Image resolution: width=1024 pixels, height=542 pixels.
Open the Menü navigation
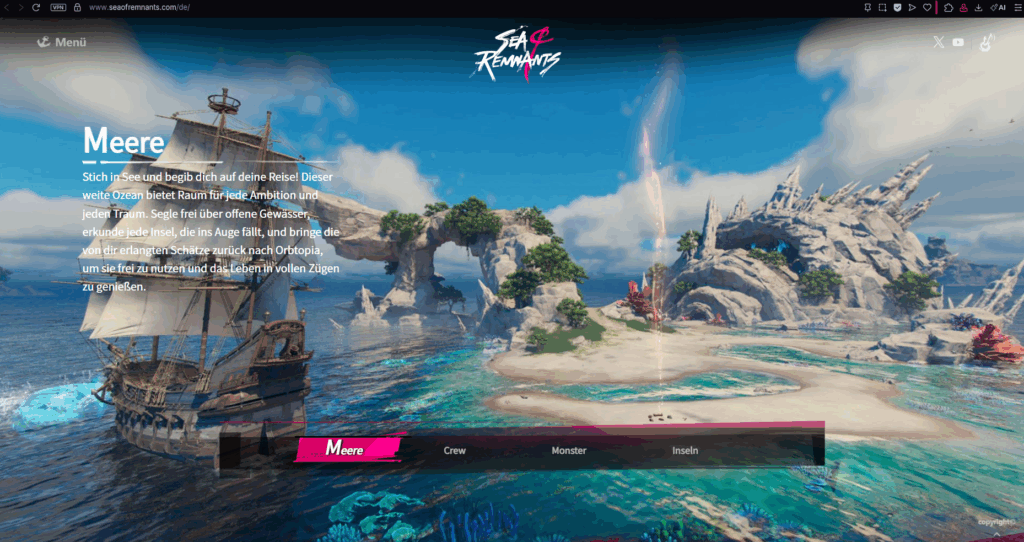61,42
